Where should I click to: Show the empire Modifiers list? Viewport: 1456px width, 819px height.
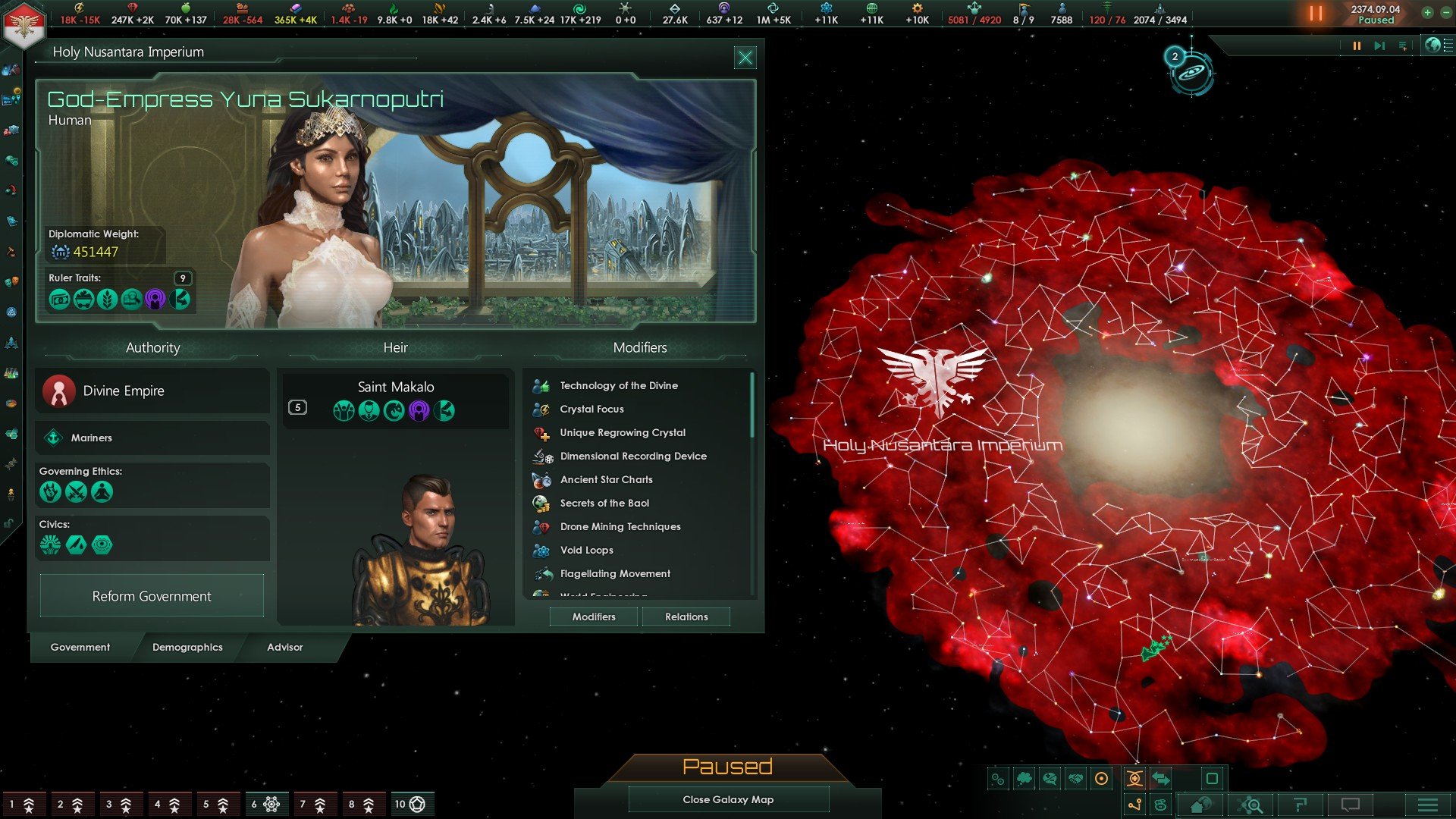point(594,617)
